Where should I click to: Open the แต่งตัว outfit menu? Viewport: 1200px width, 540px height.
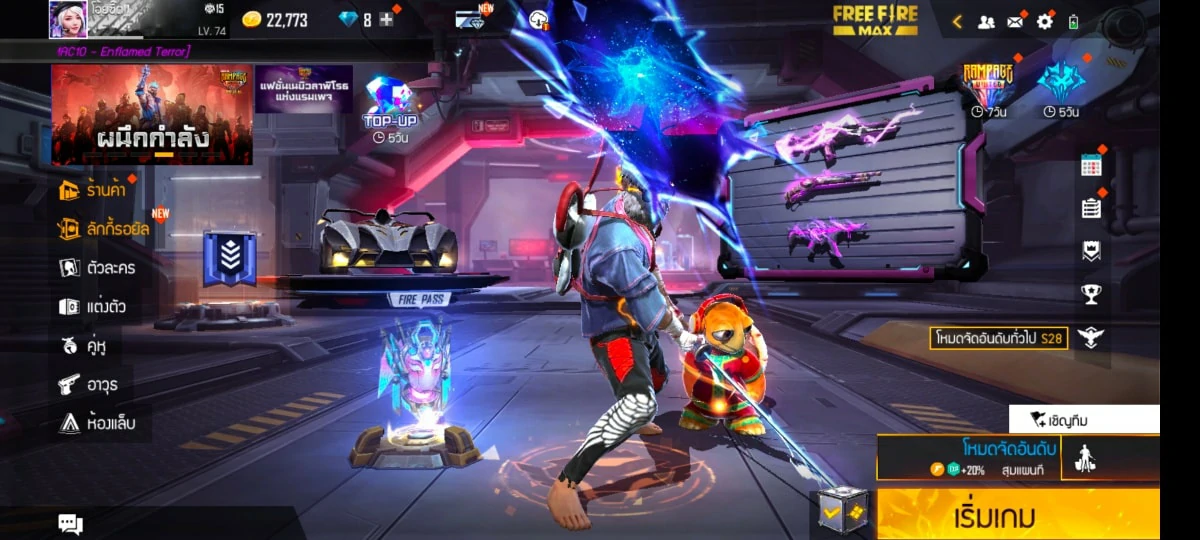tap(93, 307)
